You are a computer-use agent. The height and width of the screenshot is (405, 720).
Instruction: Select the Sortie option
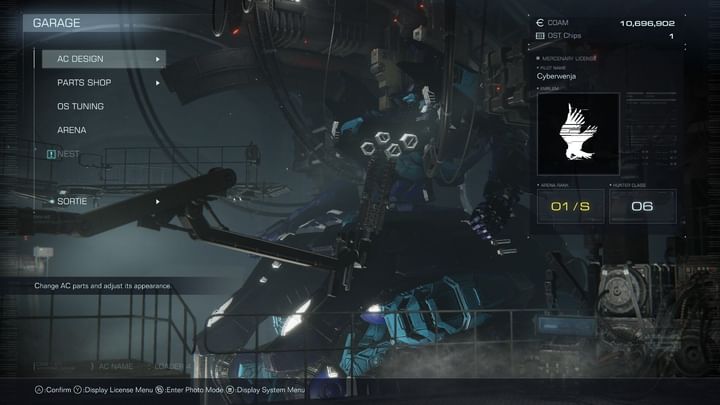[100, 201]
